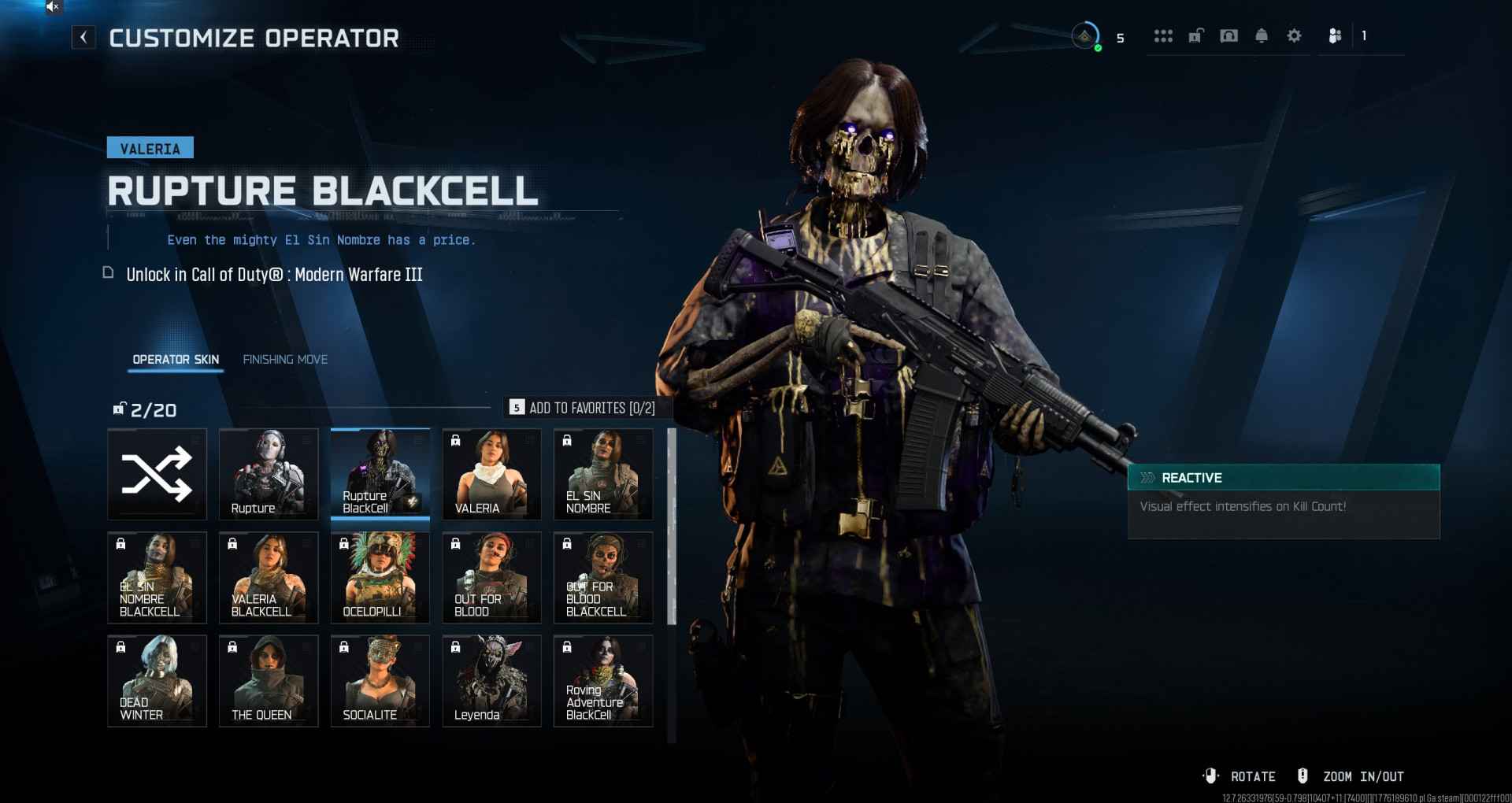Screen dimensions: 1512x803
Task: Select El Sin Nombre BlackCell skin
Action: [x=157, y=577]
